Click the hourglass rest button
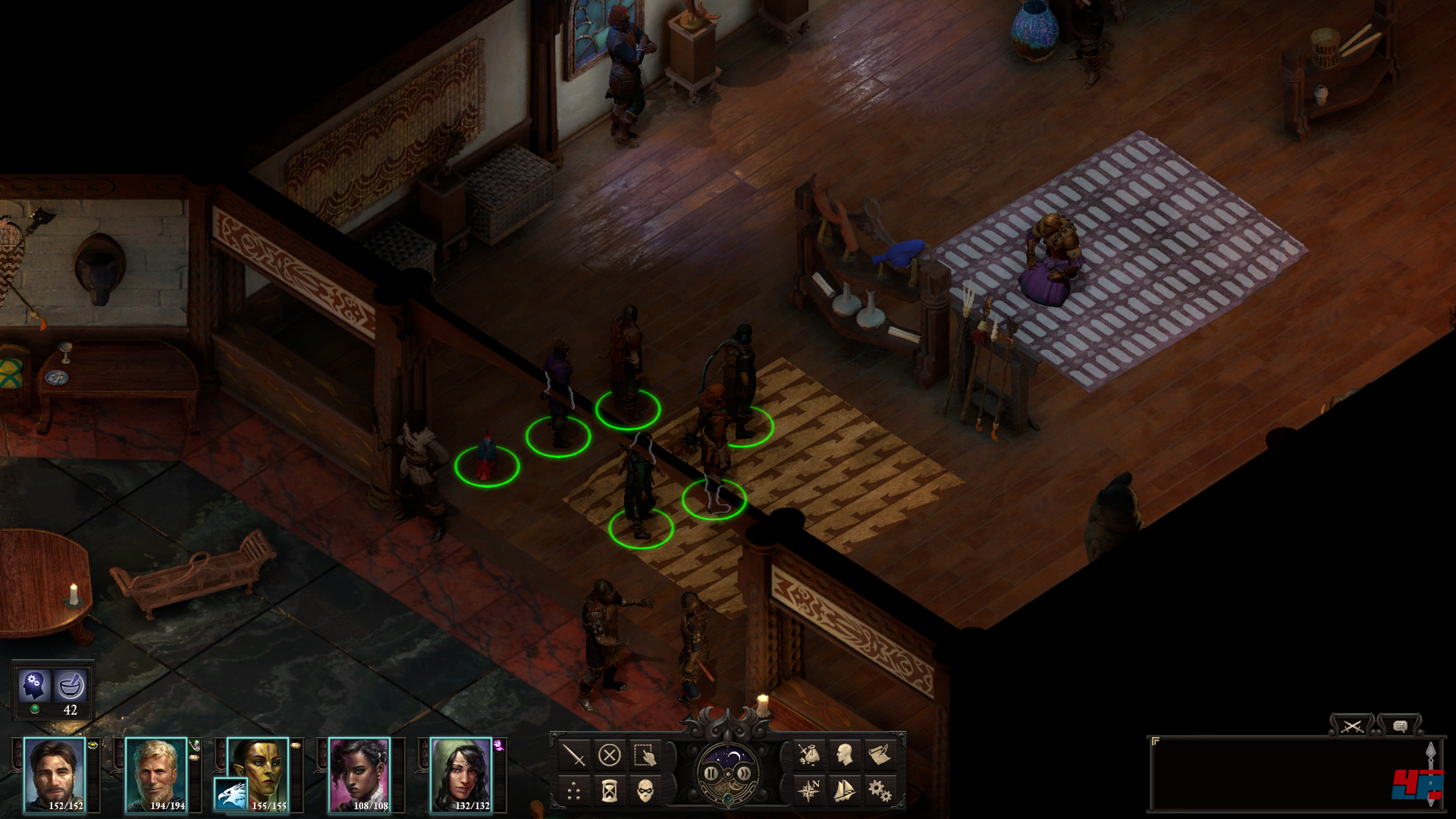 [610, 792]
